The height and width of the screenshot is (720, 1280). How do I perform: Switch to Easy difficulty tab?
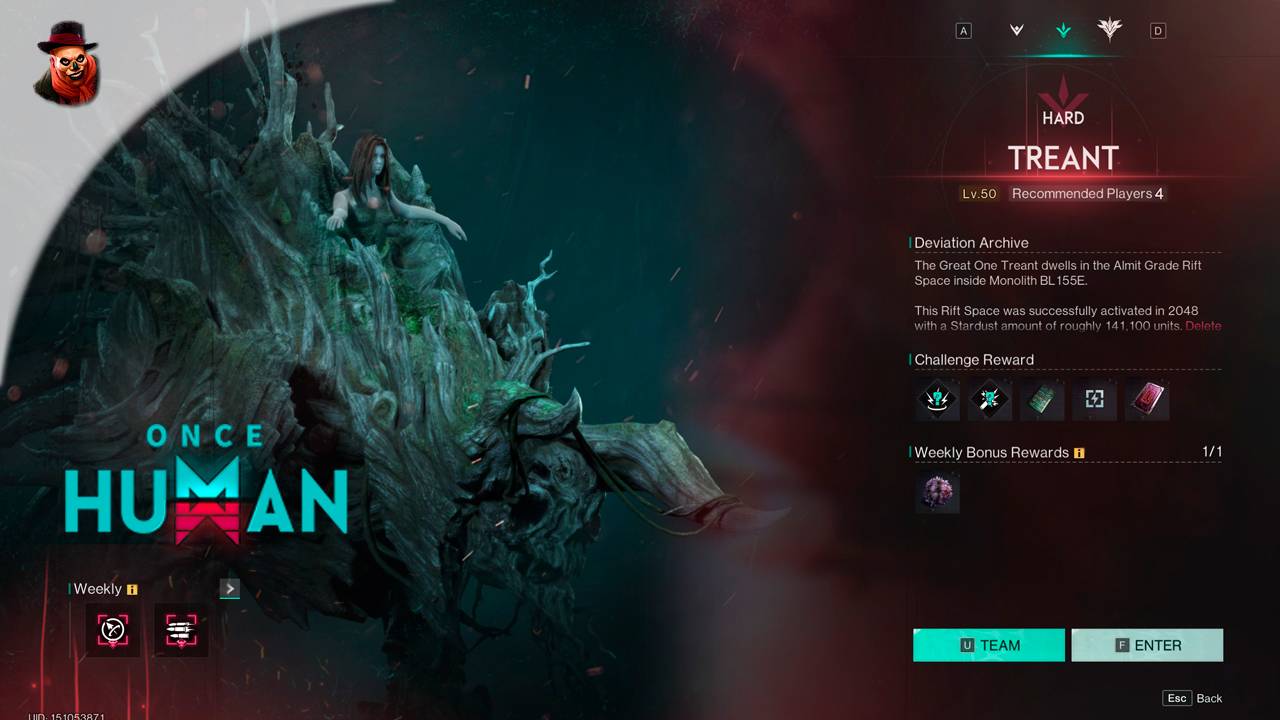1014,30
